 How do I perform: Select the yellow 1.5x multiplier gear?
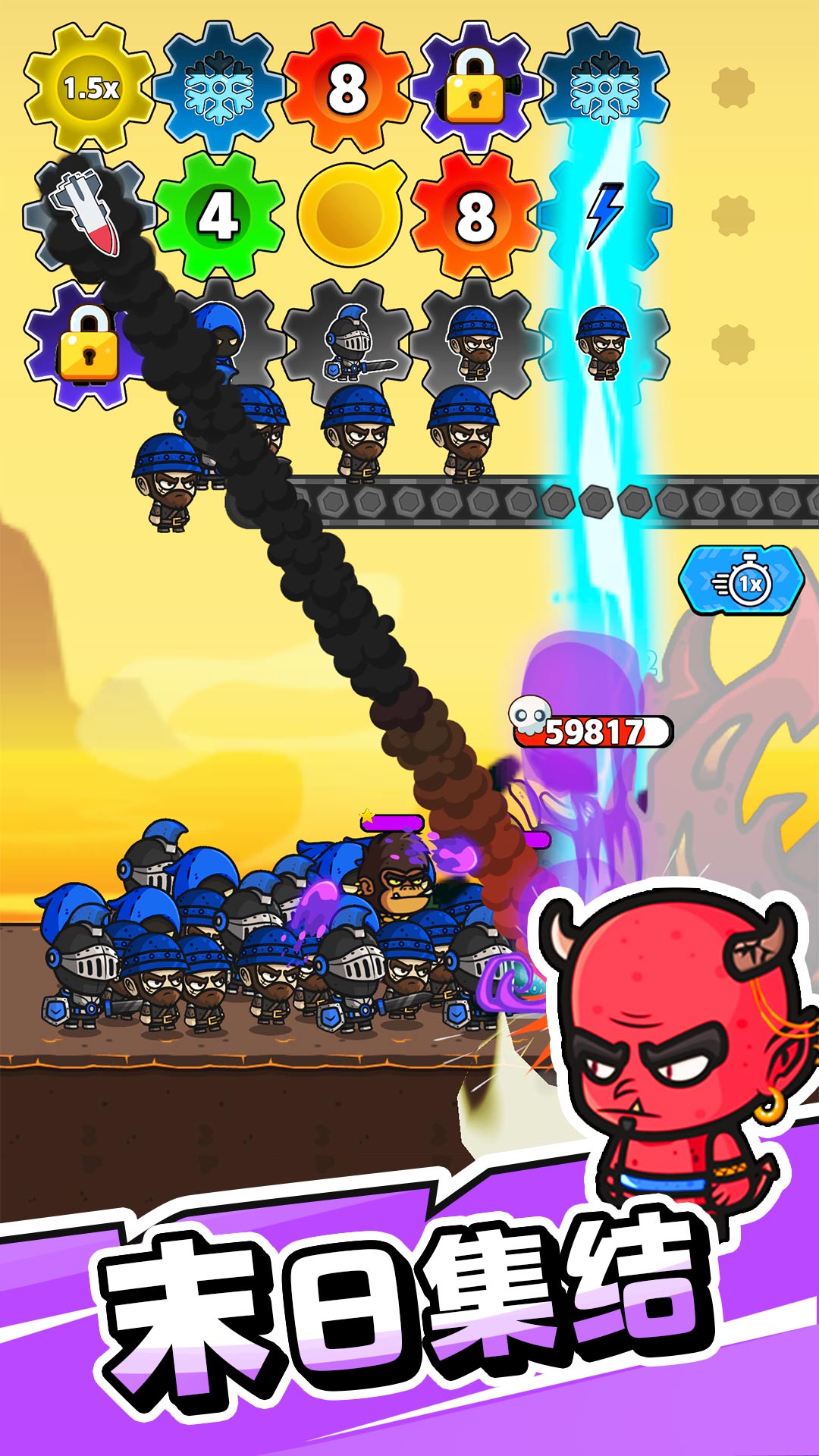pyautogui.click(x=89, y=88)
